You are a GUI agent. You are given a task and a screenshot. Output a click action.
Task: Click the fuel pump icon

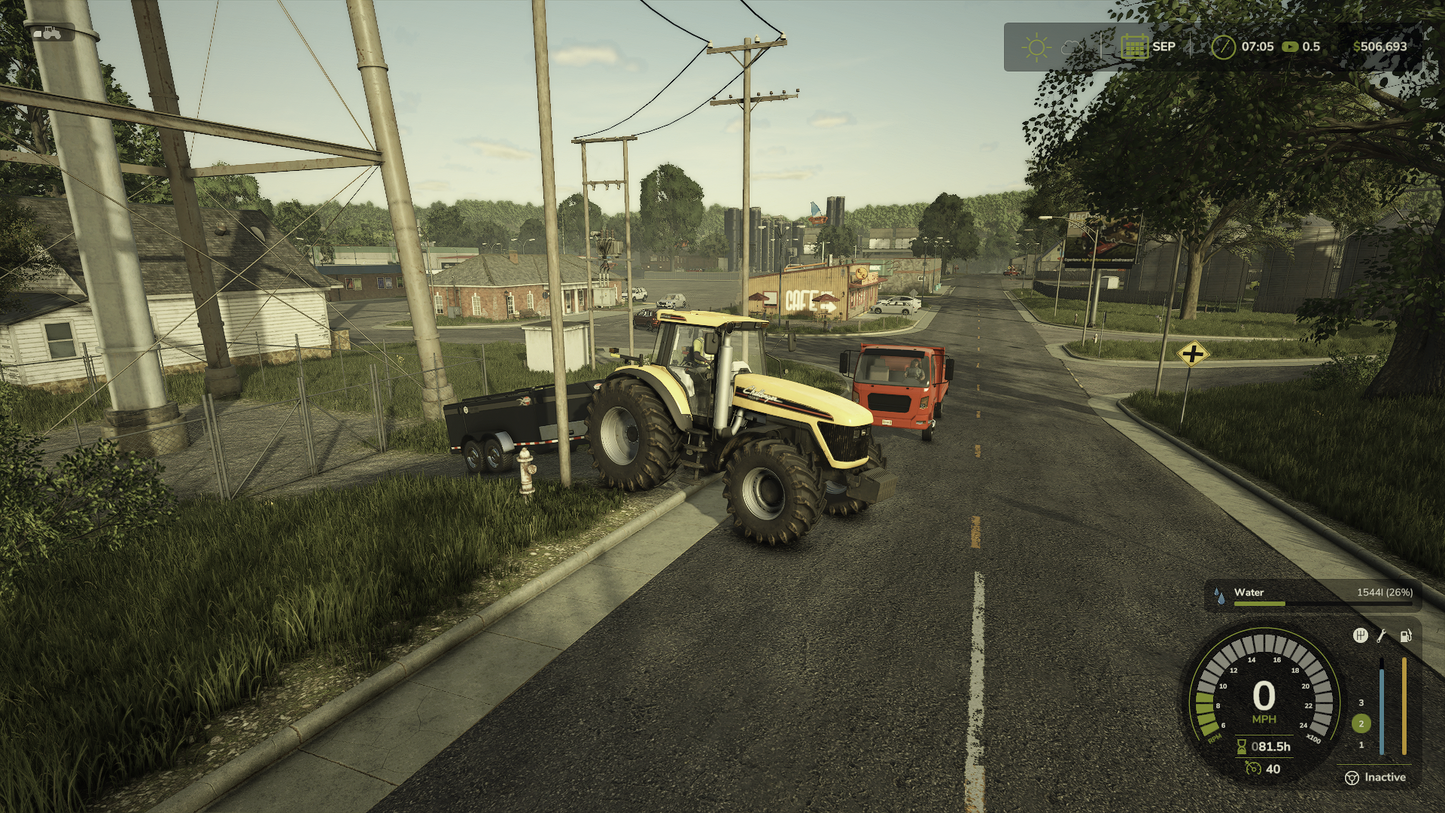[x=1405, y=635]
